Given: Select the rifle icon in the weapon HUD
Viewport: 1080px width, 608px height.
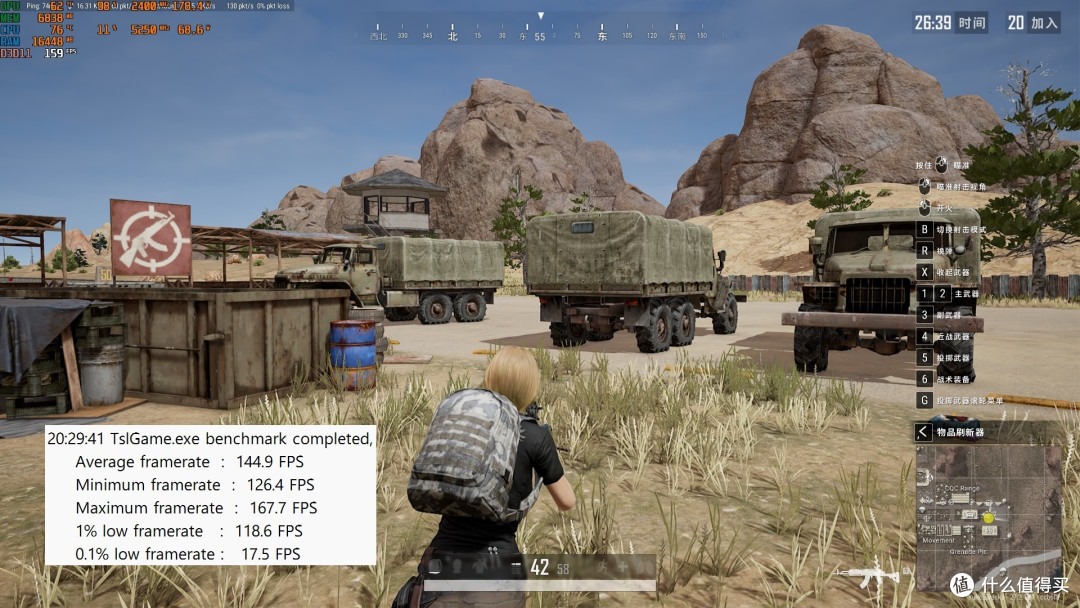Looking at the screenshot, I should point(868,575).
